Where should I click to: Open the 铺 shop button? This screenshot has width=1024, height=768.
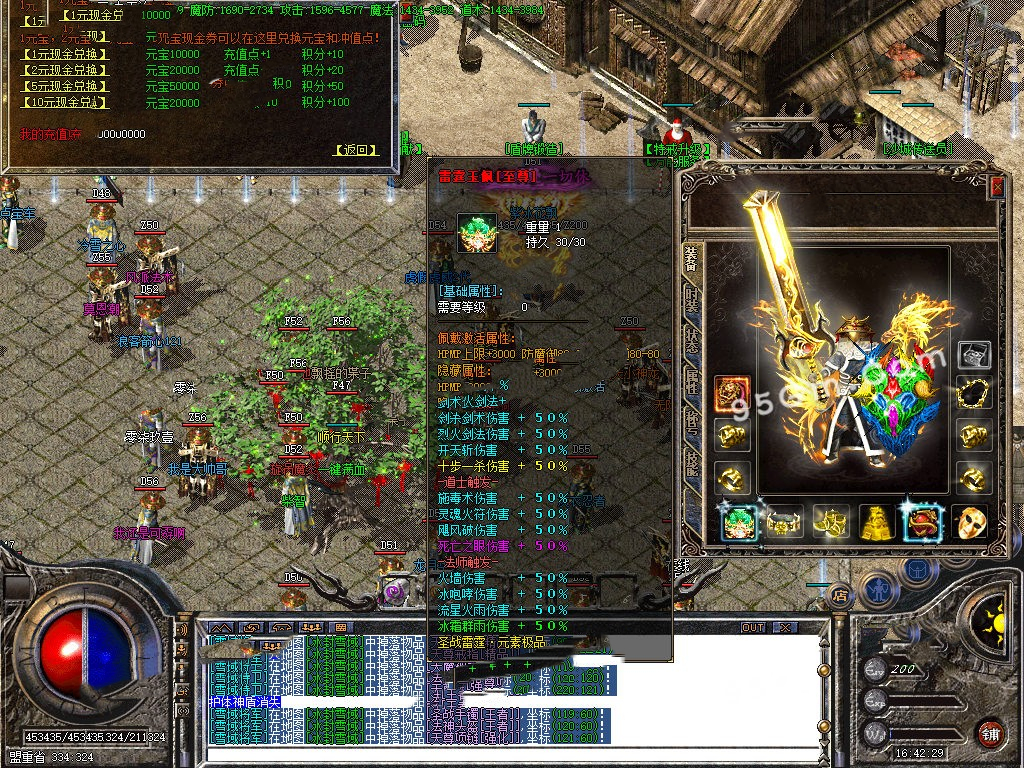990,733
